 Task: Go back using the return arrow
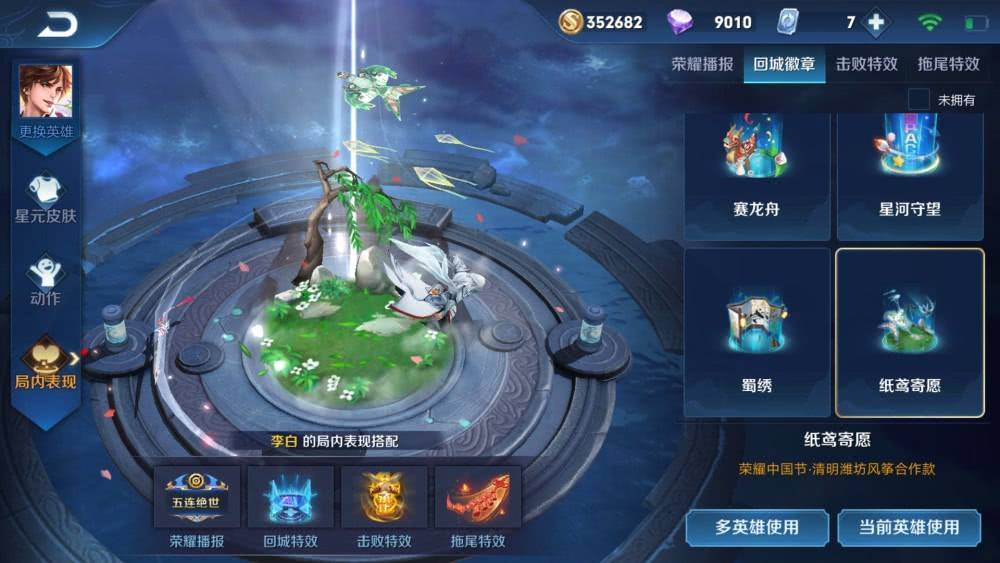click(x=58, y=25)
